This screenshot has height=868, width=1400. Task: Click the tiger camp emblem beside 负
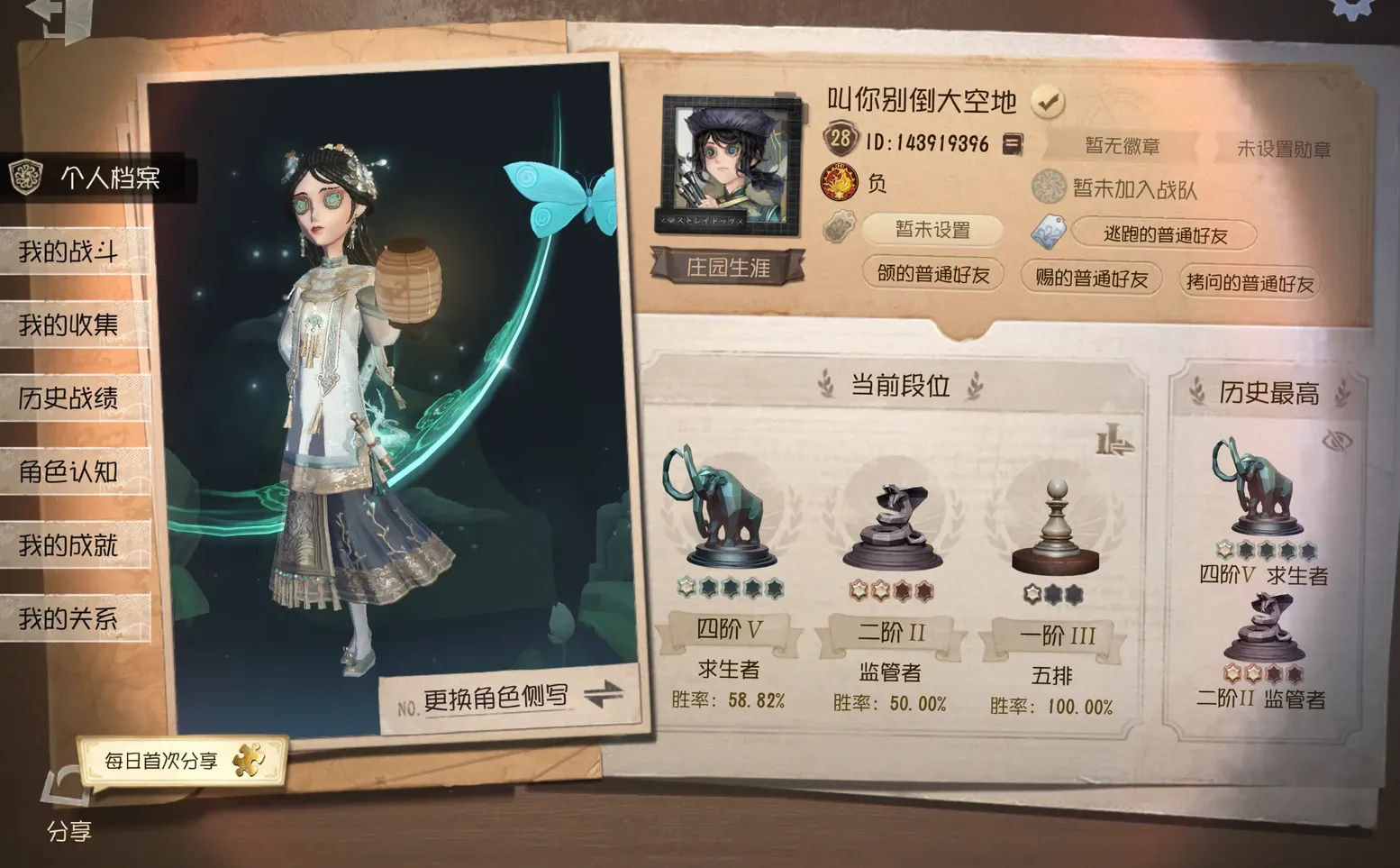(841, 183)
